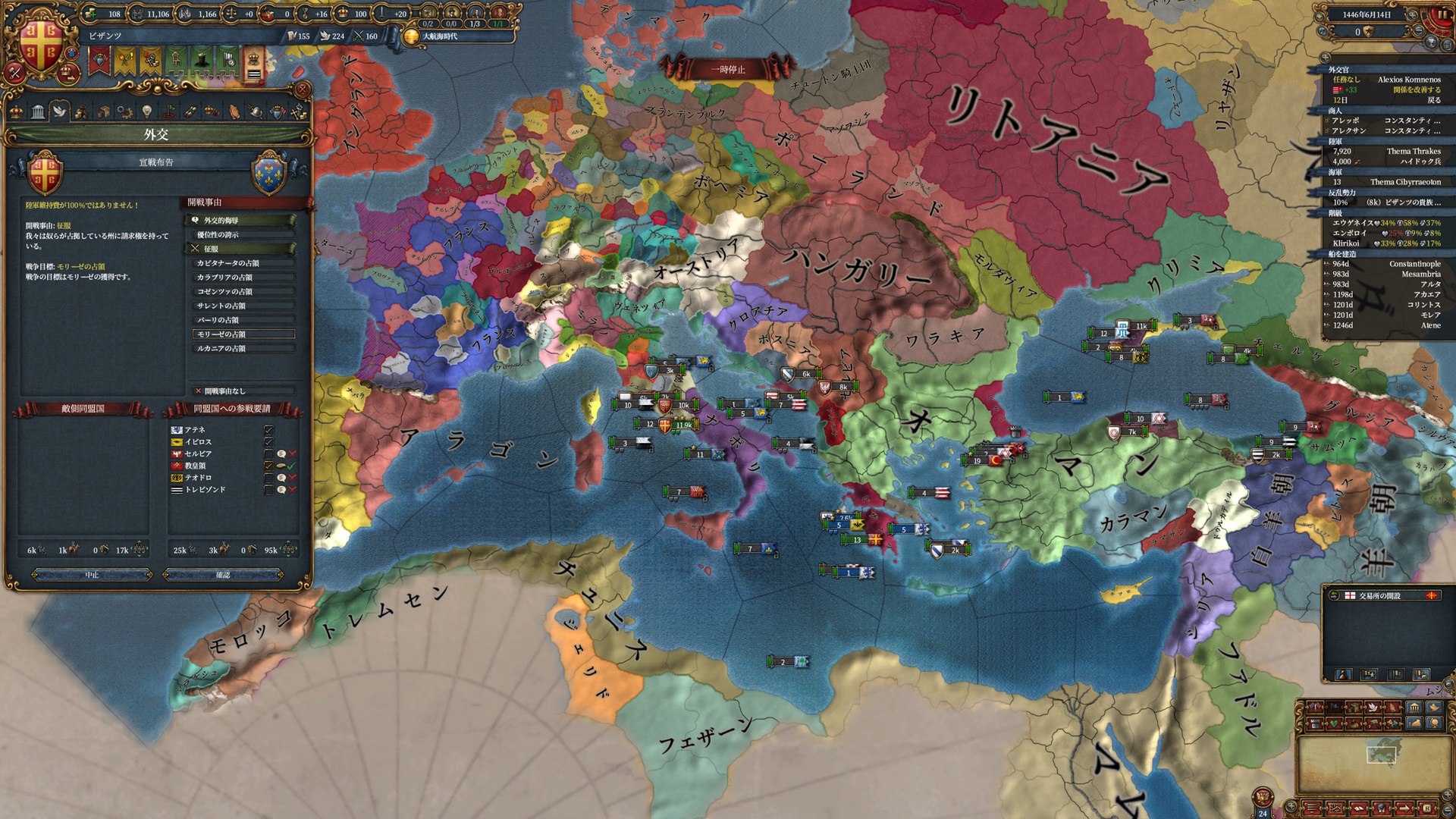
Task: Check the promise-of-land box for 教皇領
Action: coord(281,466)
